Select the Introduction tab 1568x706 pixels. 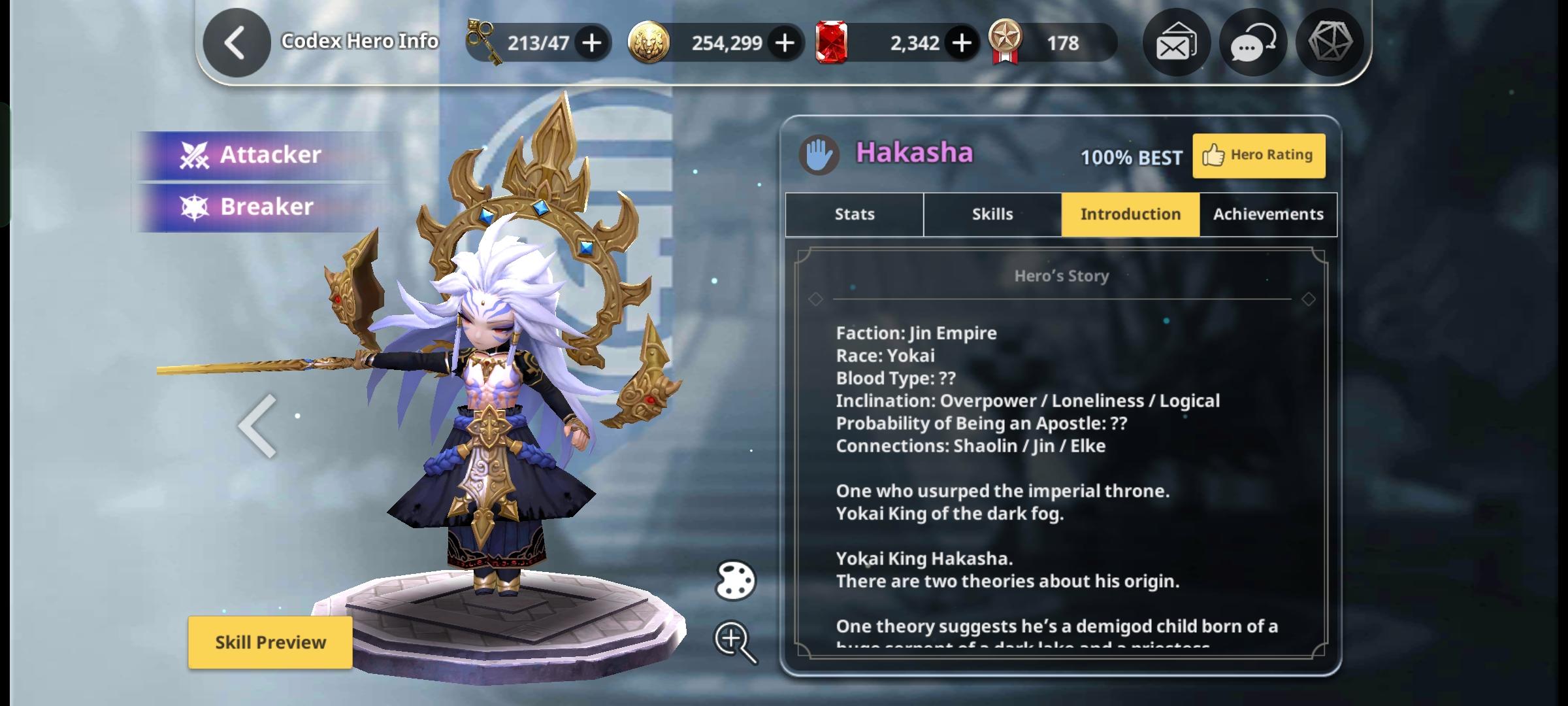click(1130, 214)
